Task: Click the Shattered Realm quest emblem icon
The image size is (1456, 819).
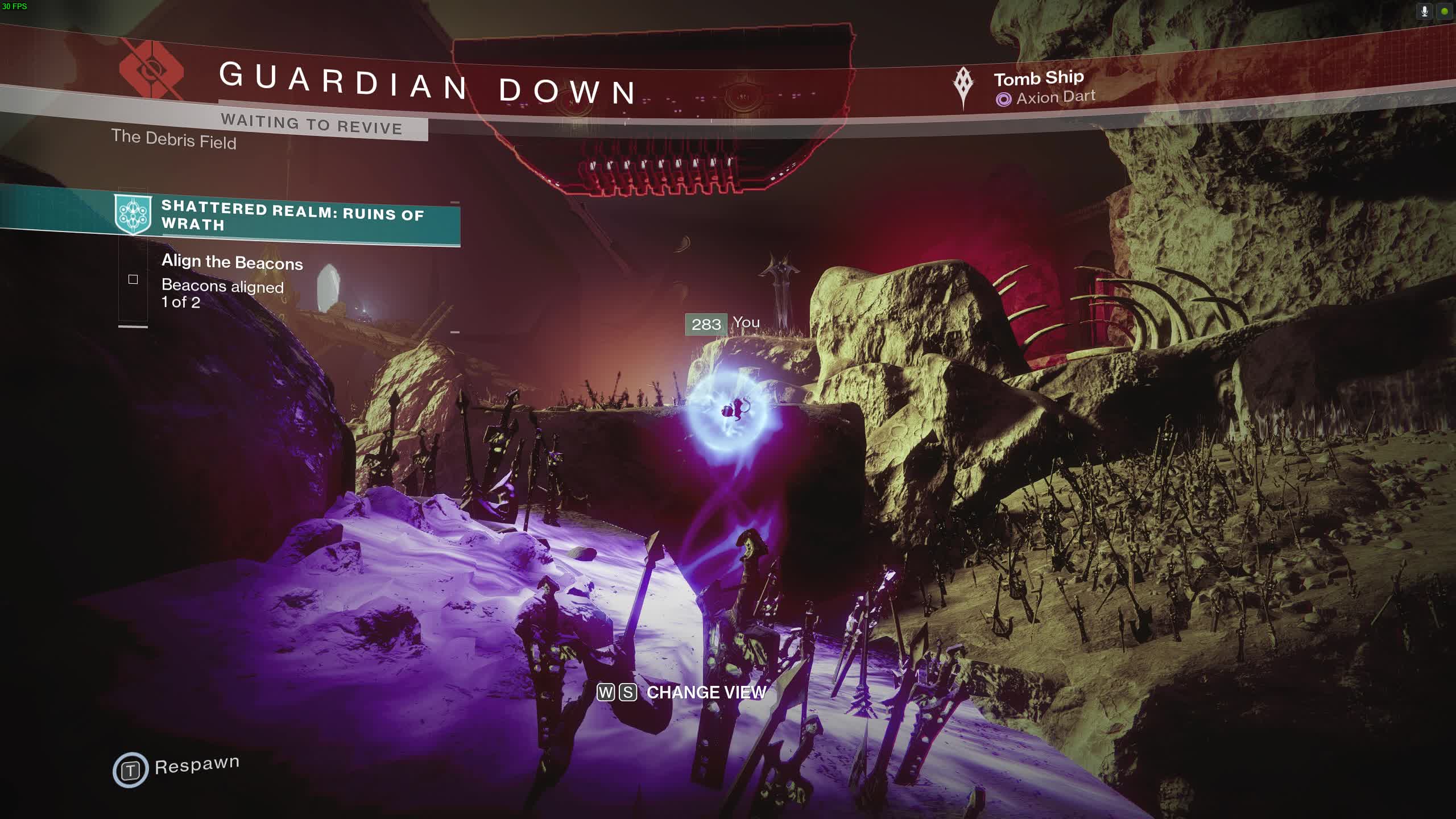Action: click(x=133, y=214)
